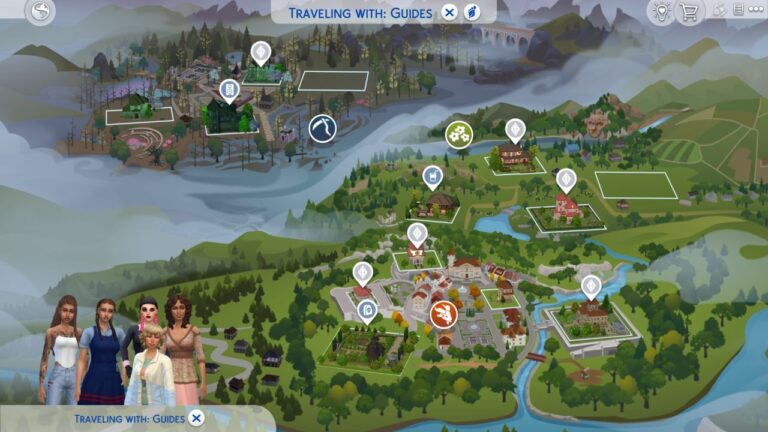The height and width of the screenshot is (432, 768).
Task: Cancel travel with top X button
Action: click(450, 12)
